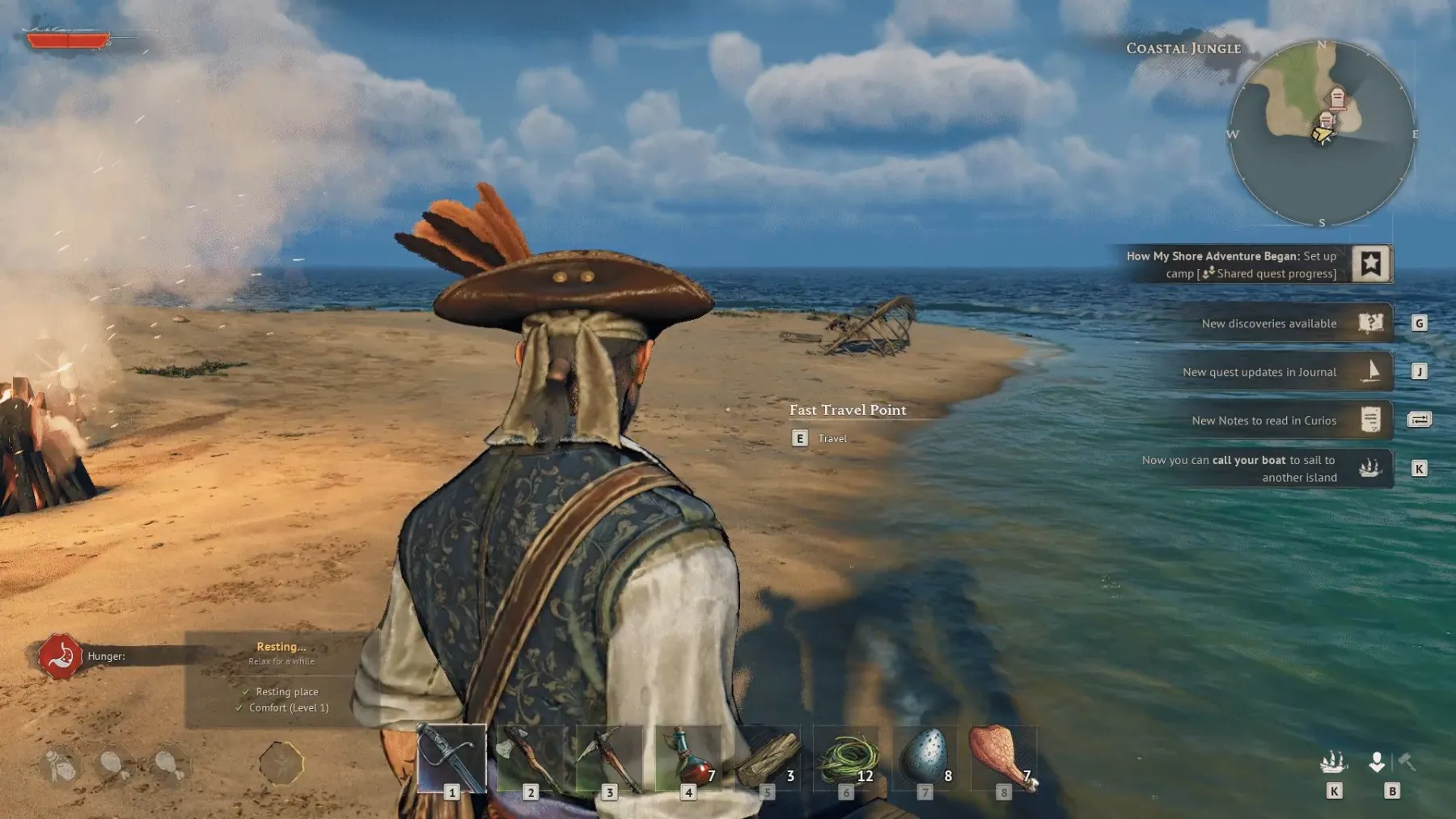Pick the green vine coil slot

(847, 760)
